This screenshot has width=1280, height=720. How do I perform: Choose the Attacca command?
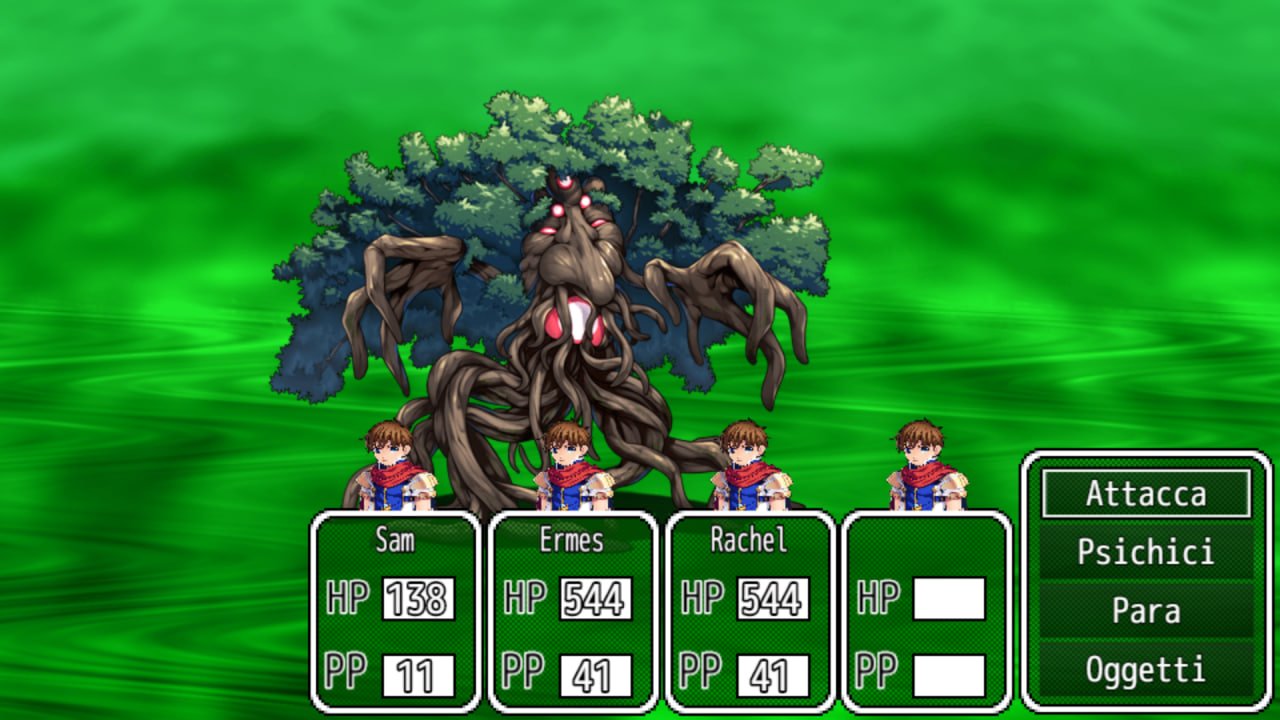coord(1146,494)
